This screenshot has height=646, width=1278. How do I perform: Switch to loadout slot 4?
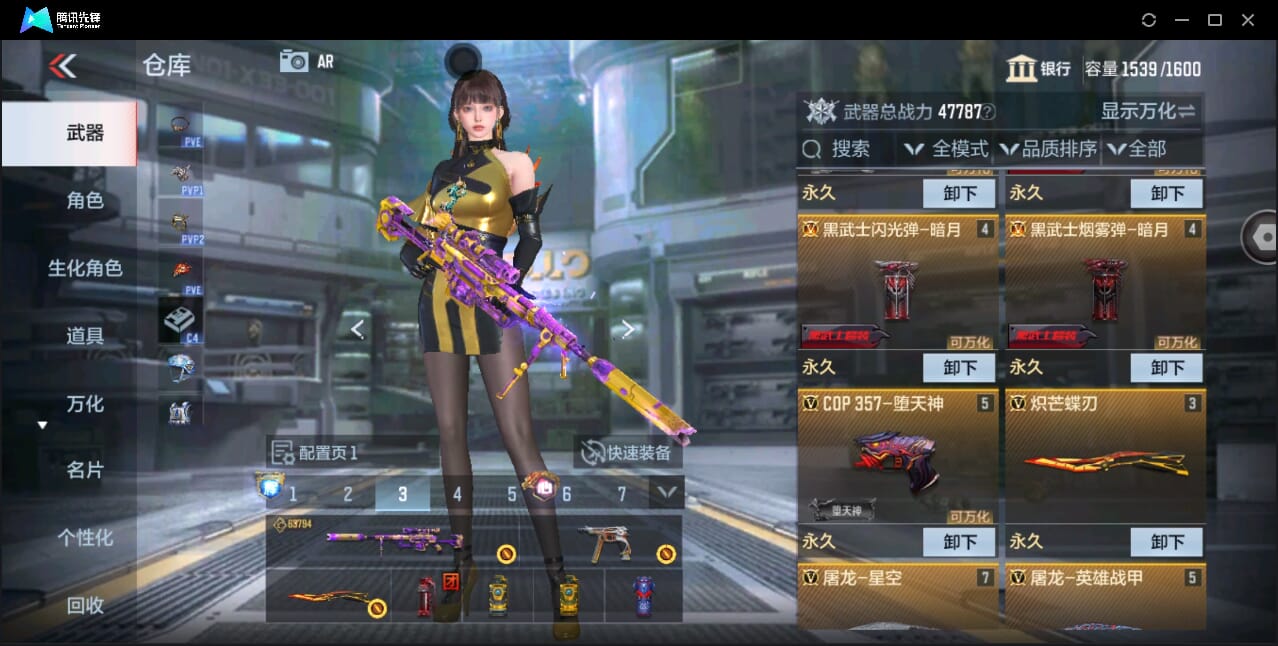[457, 494]
